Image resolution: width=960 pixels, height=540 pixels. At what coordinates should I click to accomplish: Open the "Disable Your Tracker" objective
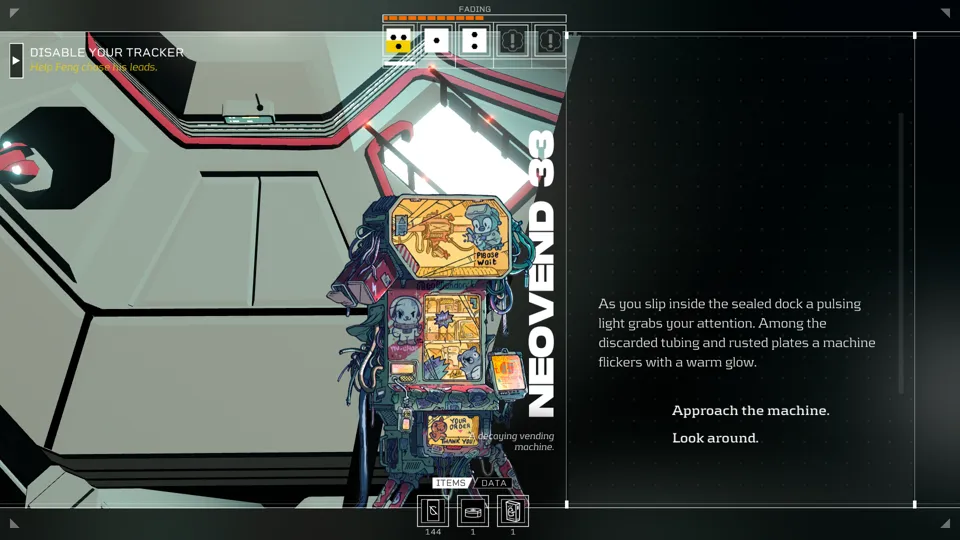[x=106, y=53]
